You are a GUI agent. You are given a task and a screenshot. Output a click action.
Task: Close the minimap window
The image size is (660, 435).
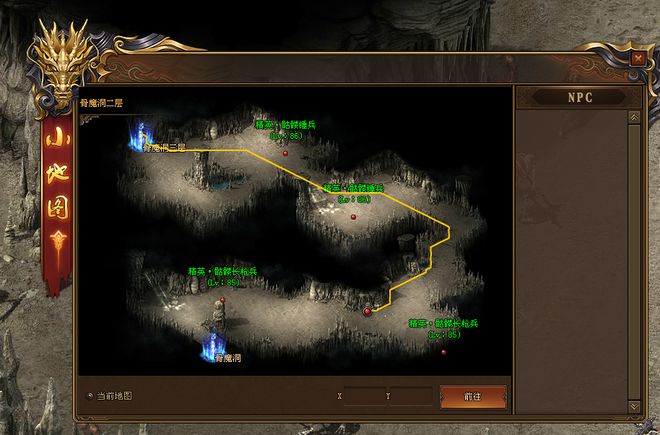click(x=637, y=58)
